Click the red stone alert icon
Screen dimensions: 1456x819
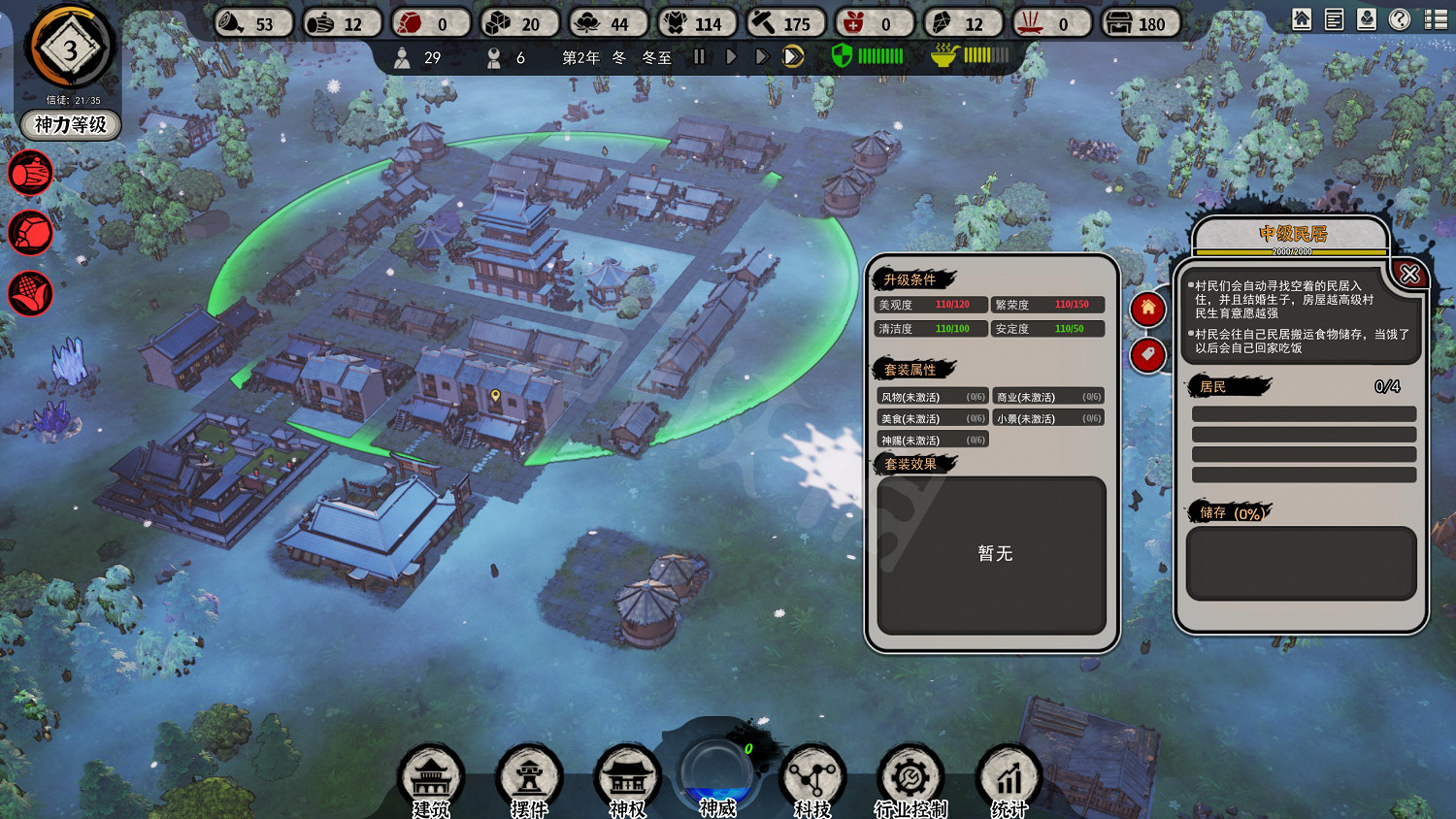coord(30,234)
